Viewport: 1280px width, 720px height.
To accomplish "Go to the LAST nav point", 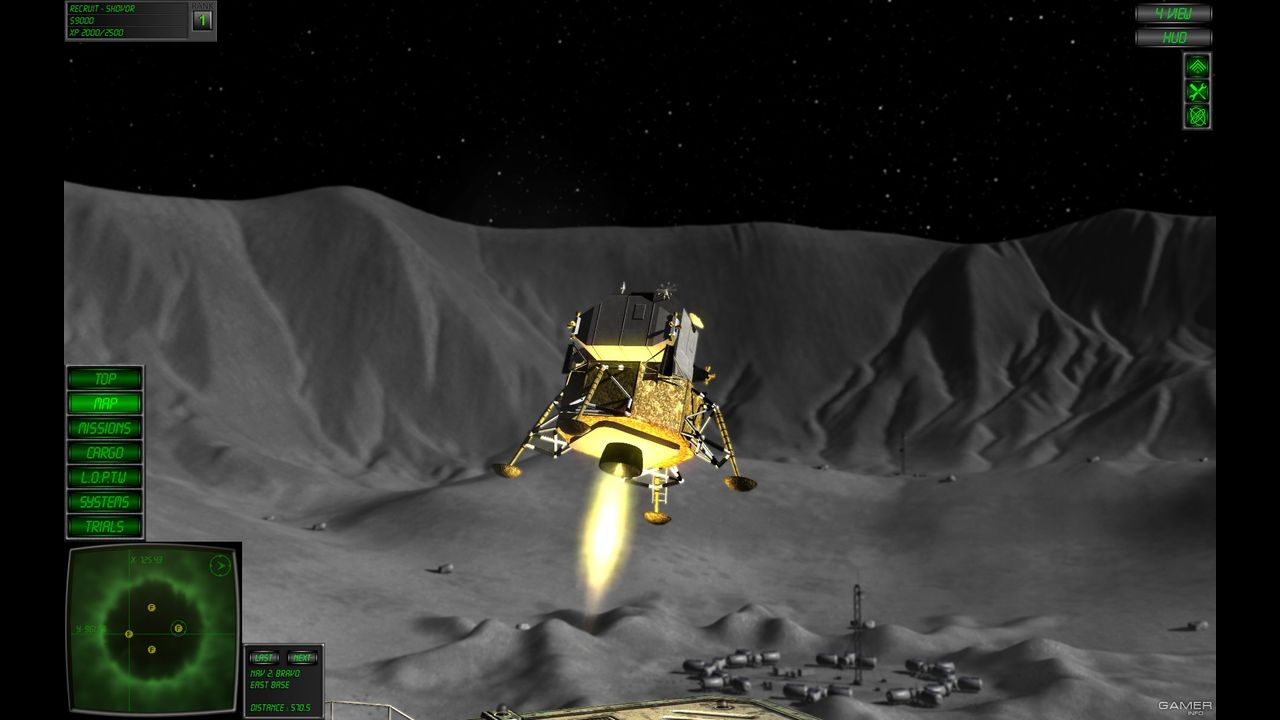I will click(x=264, y=658).
